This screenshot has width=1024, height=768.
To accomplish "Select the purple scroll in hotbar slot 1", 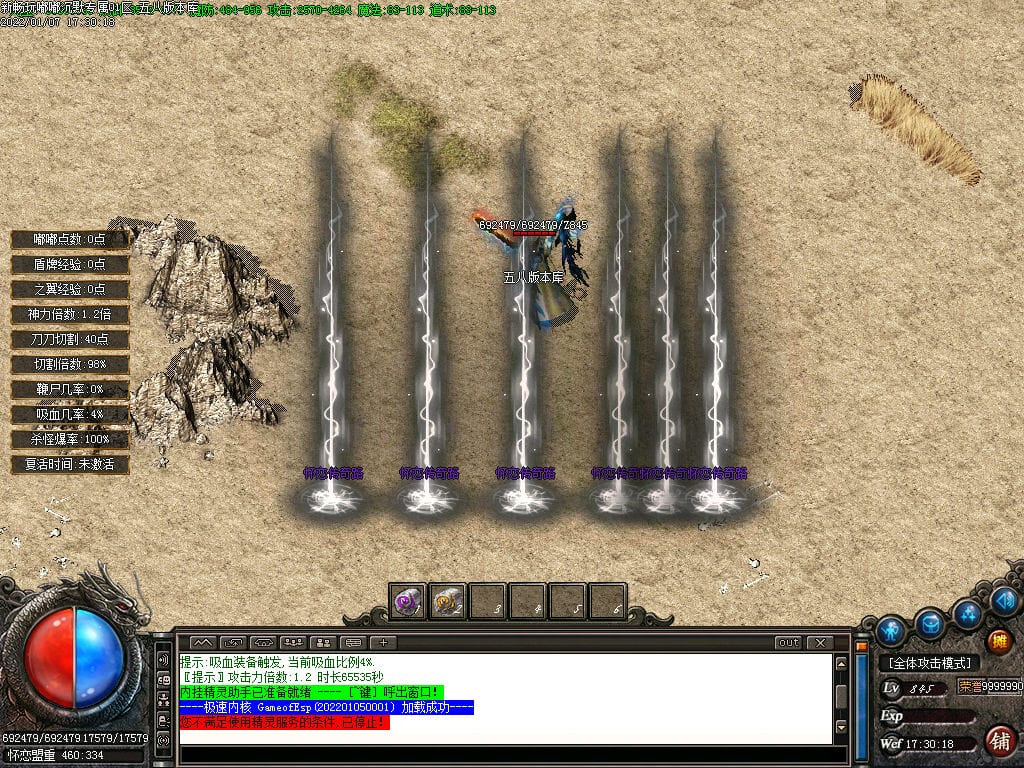I will [407, 601].
